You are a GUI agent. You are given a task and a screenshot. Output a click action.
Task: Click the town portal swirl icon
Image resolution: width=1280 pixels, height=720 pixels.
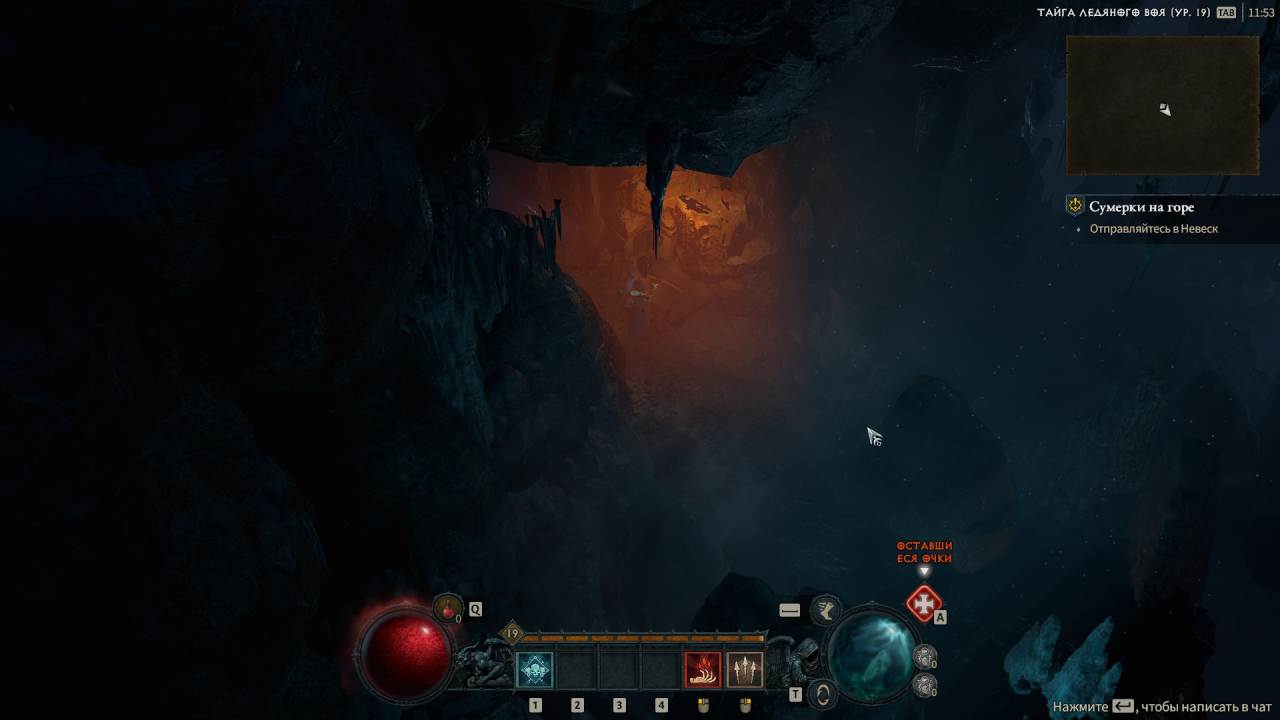[822, 694]
